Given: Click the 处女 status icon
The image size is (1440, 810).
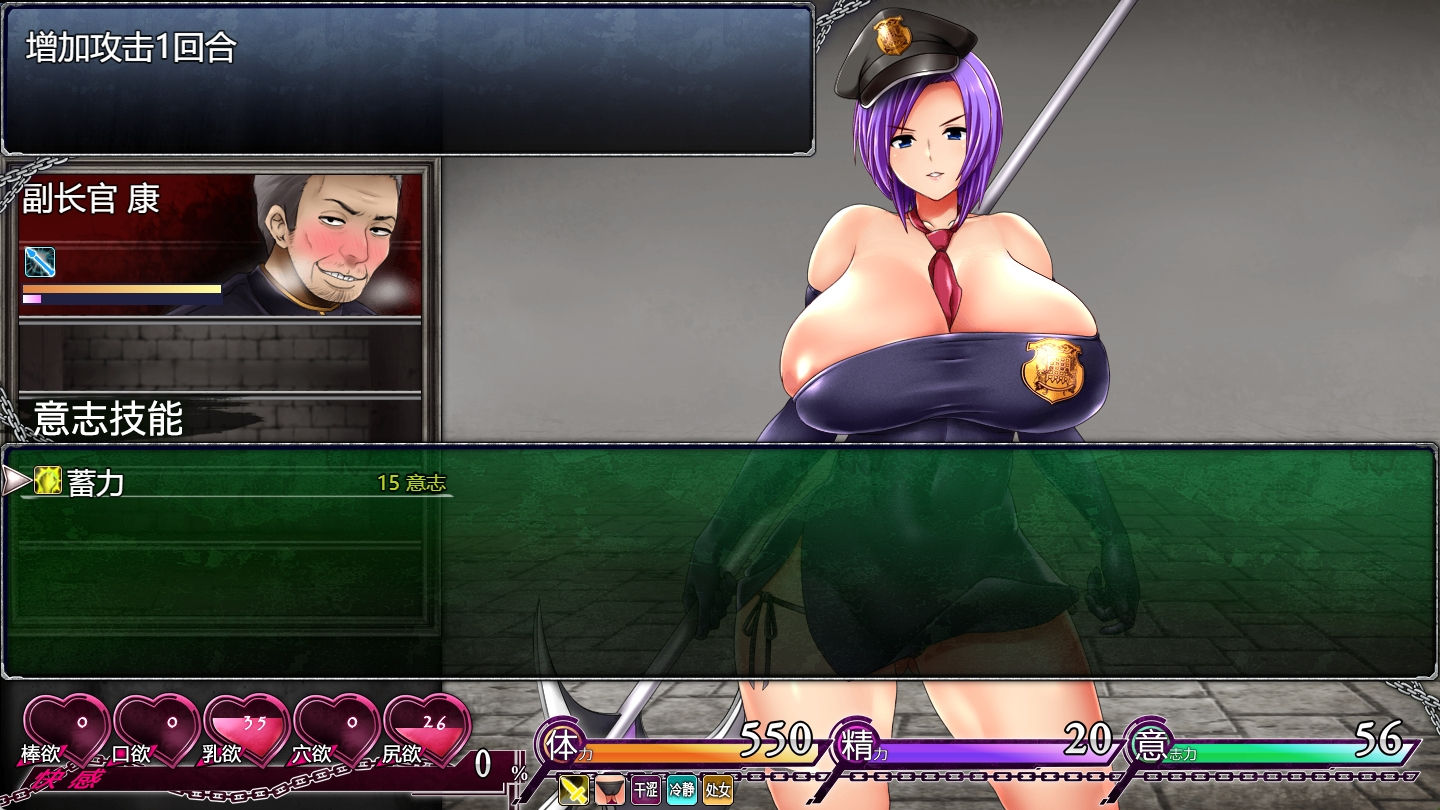Looking at the screenshot, I should [718, 790].
